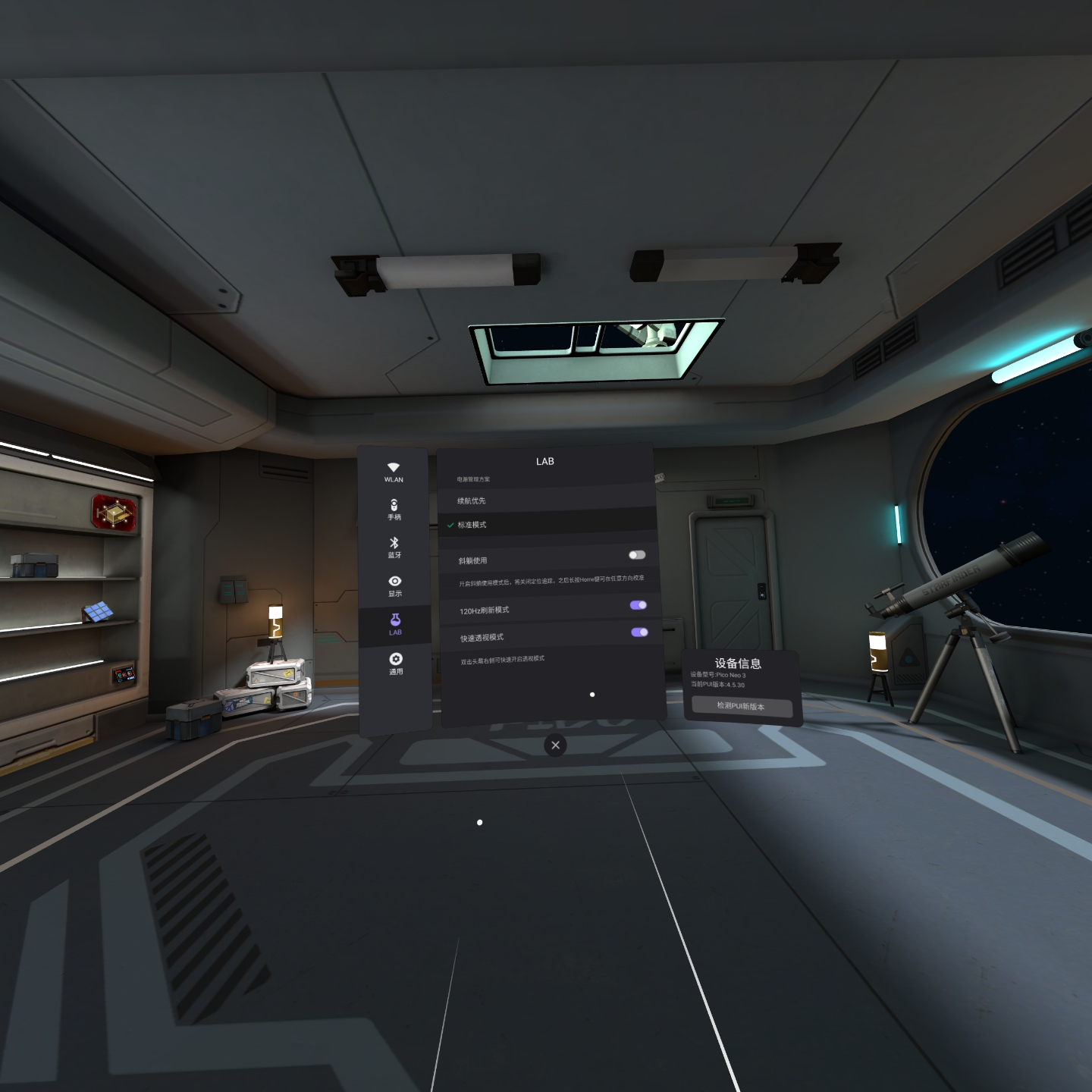This screenshot has width=1092, height=1092.
Task: Open the 蓝牙 Bluetooth settings tab
Action: (394, 548)
